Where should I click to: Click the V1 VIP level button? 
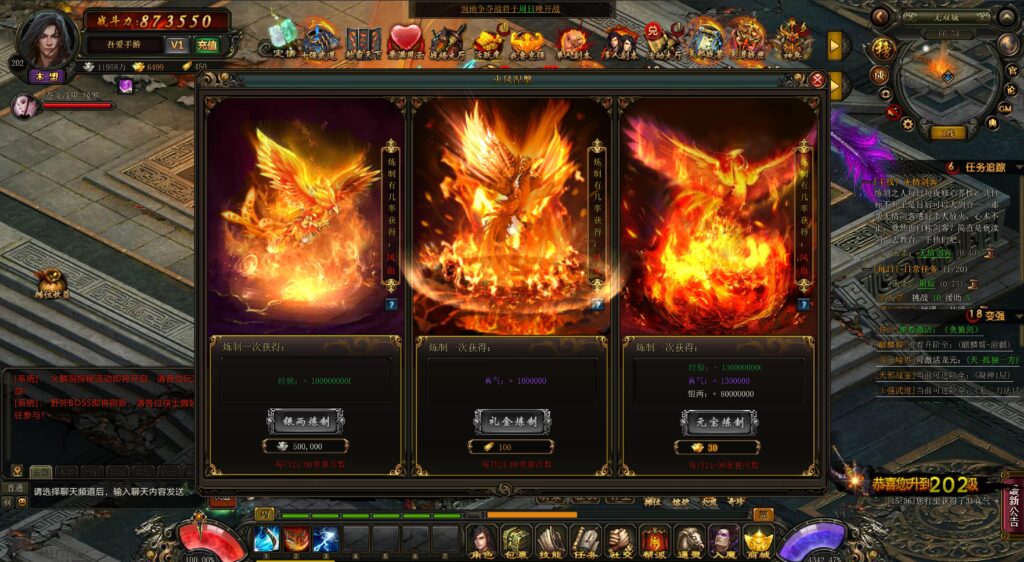pyautogui.click(x=176, y=45)
